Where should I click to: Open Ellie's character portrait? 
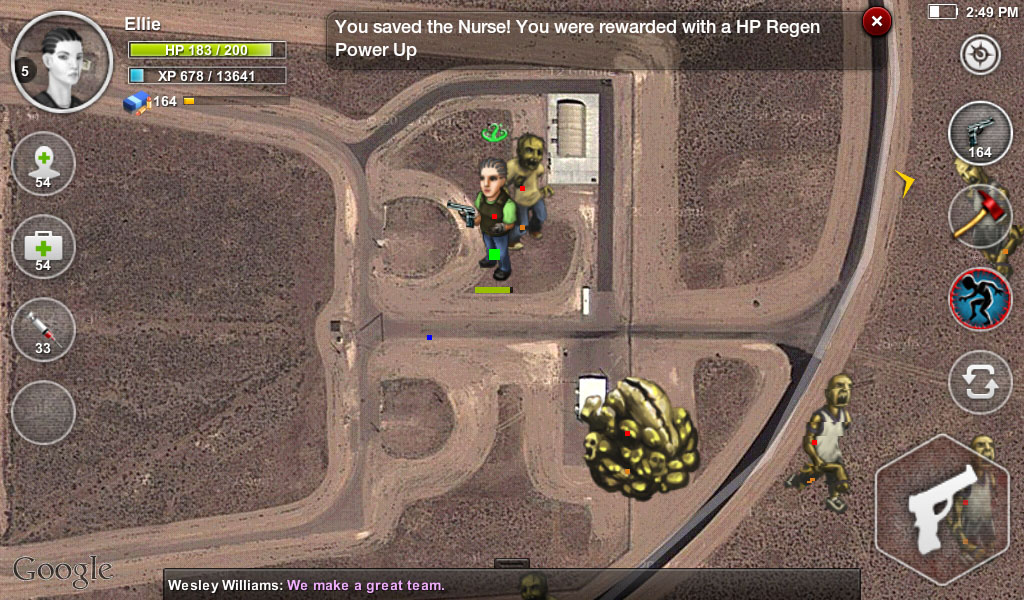coord(63,61)
